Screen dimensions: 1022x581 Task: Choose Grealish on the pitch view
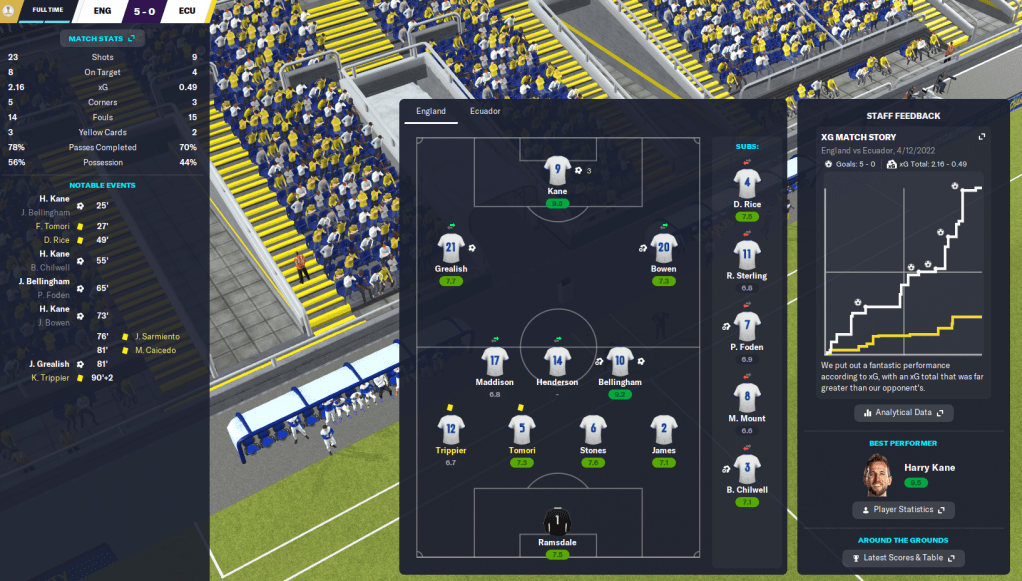[x=451, y=248]
